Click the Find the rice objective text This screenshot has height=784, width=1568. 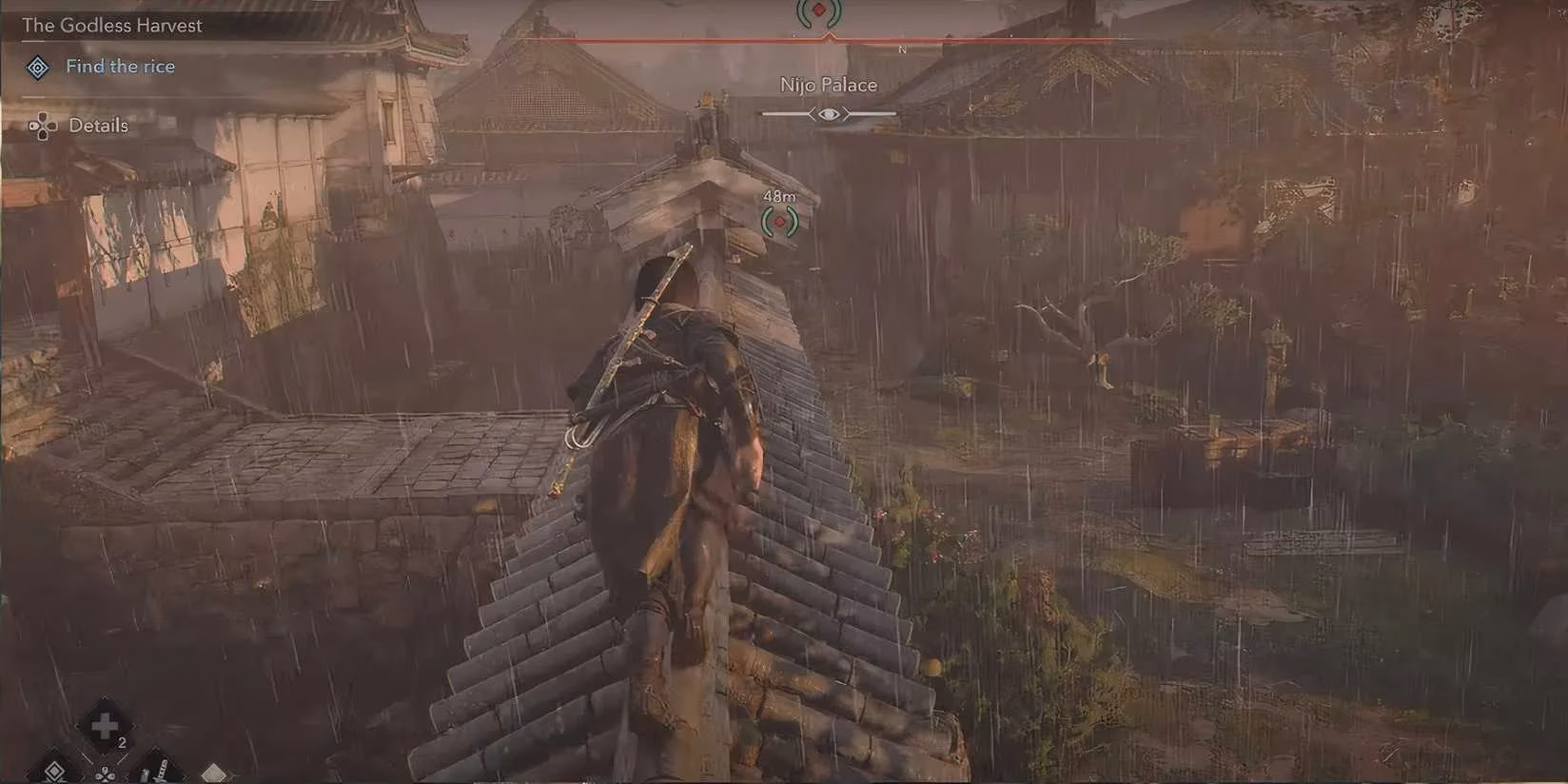(120, 67)
